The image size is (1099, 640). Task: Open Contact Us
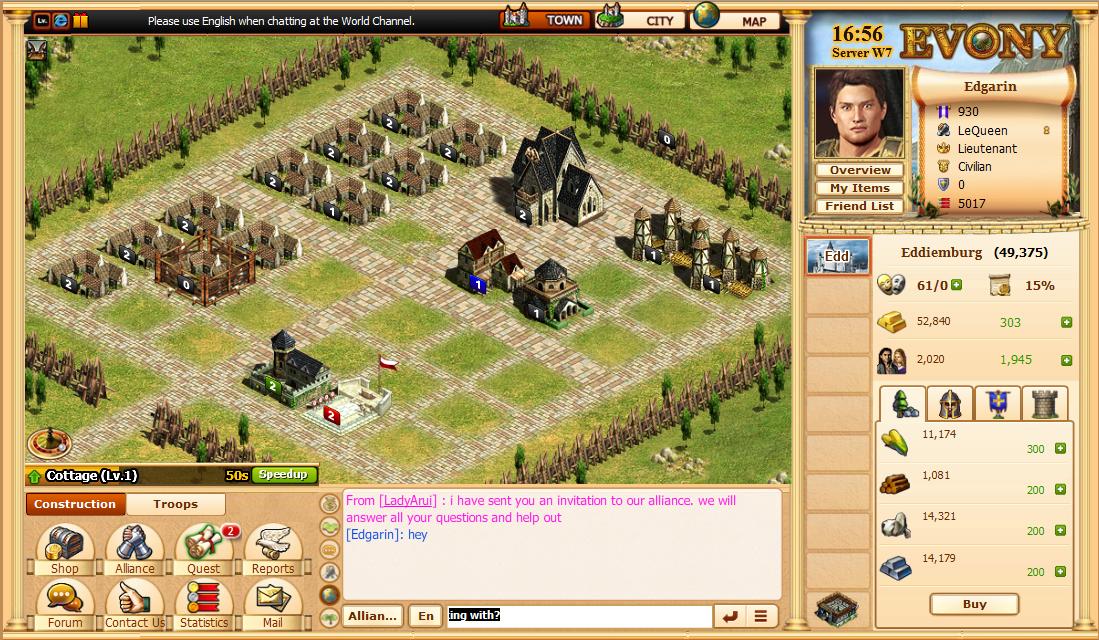pyautogui.click(x=134, y=605)
